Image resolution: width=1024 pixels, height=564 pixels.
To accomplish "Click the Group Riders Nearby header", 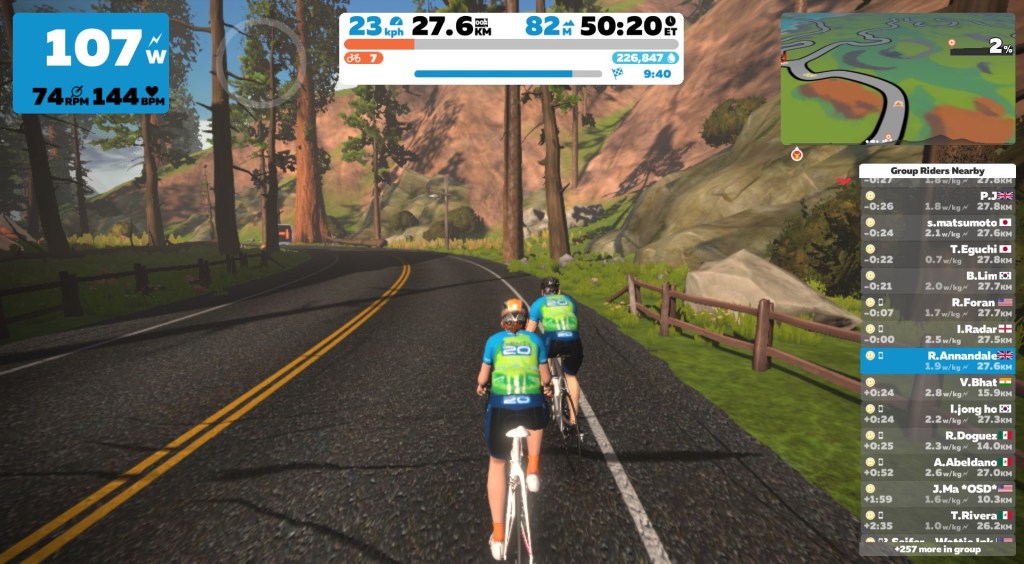I will pyautogui.click(x=937, y=171).
